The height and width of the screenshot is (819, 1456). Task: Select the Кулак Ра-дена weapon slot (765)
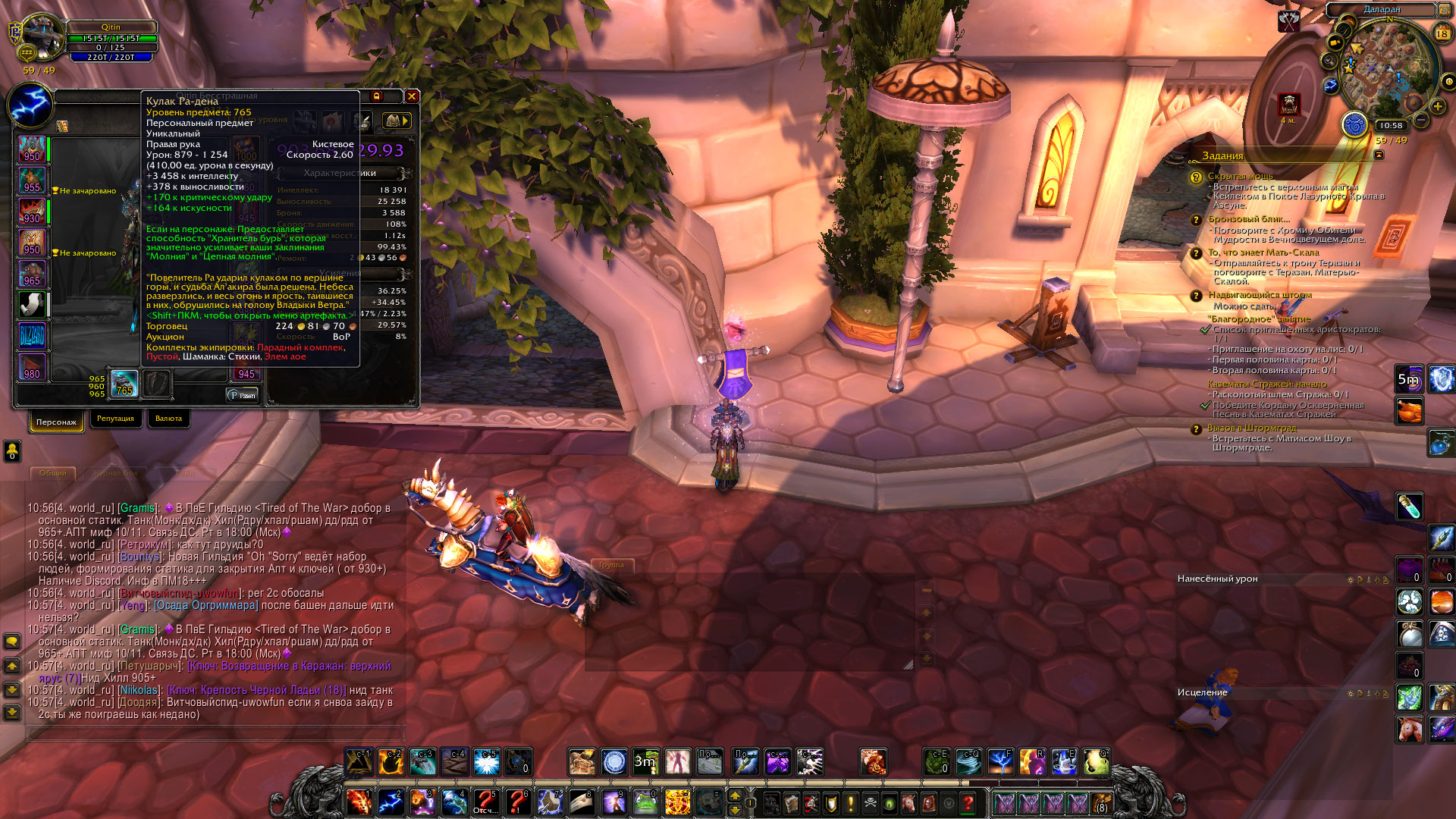coord(124,384)
